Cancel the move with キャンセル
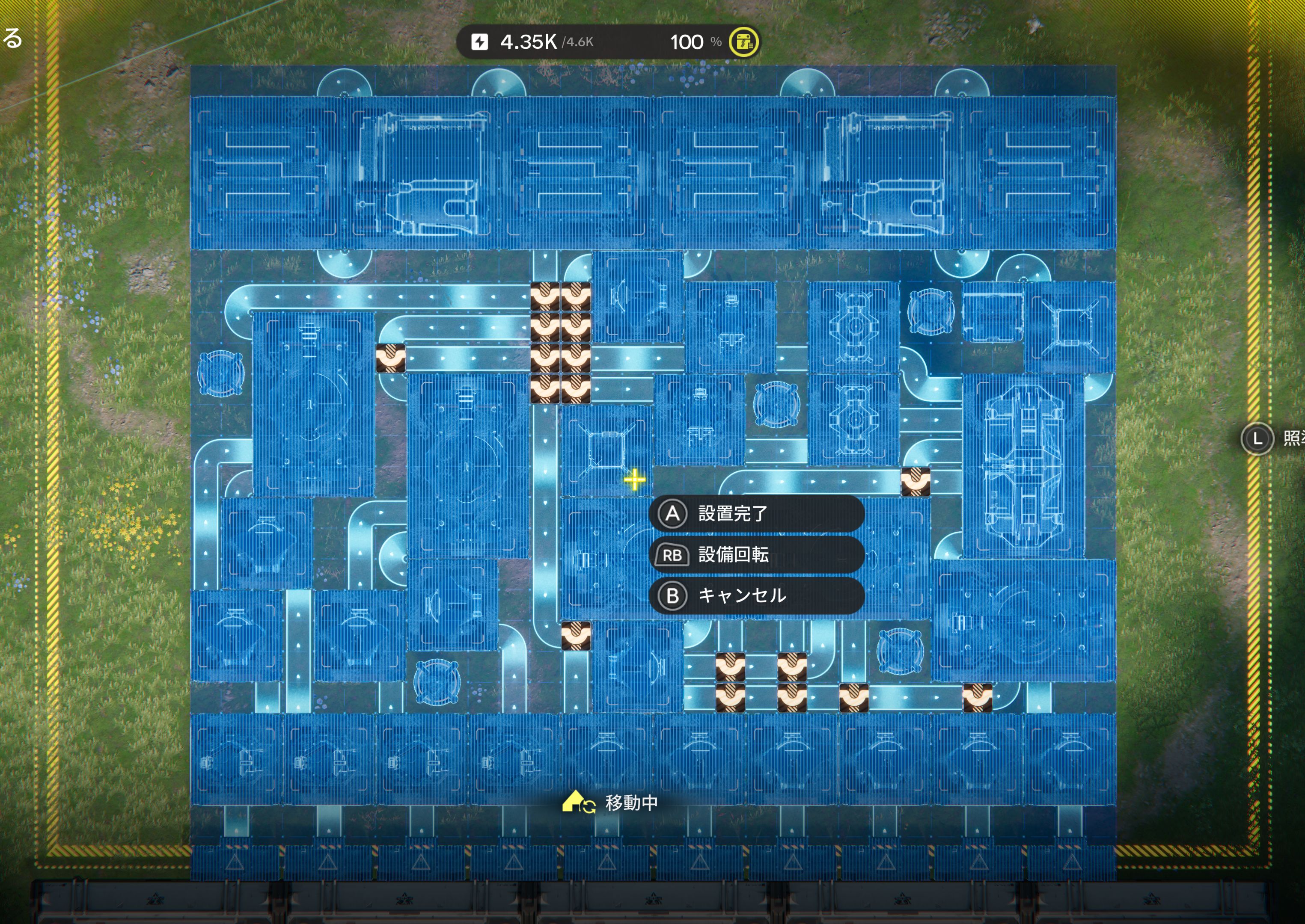1305x924 pixels. click(756, 596)
